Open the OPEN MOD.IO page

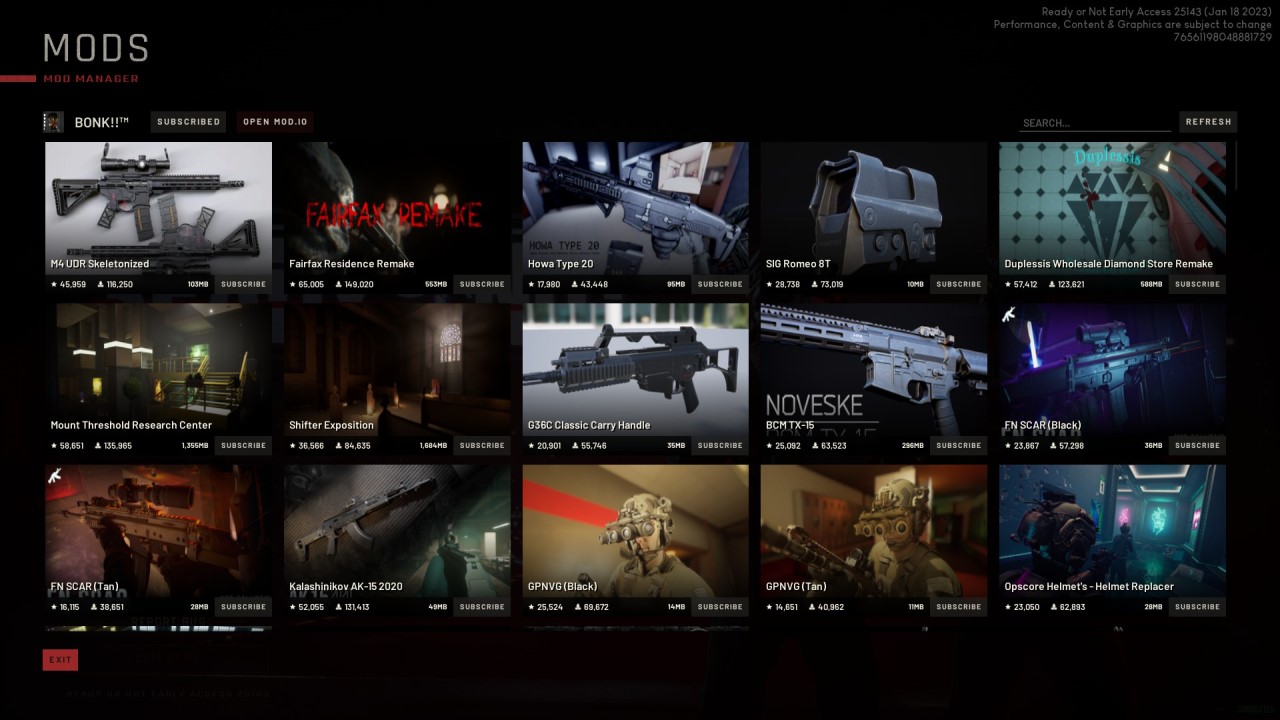click(x=274, y=121)
